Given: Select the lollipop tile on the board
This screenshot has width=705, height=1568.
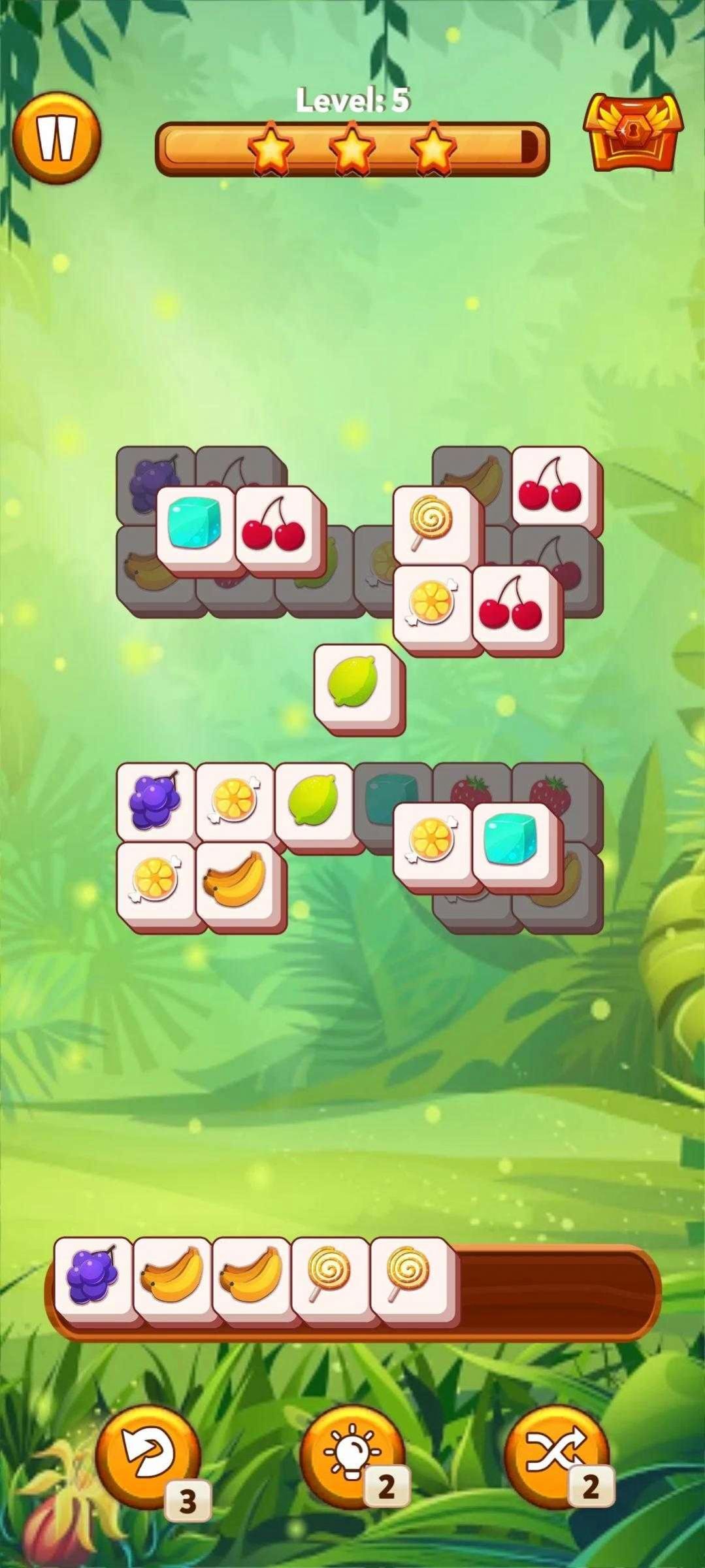Looking at the screenshot, I should click(x=432, y=522).
